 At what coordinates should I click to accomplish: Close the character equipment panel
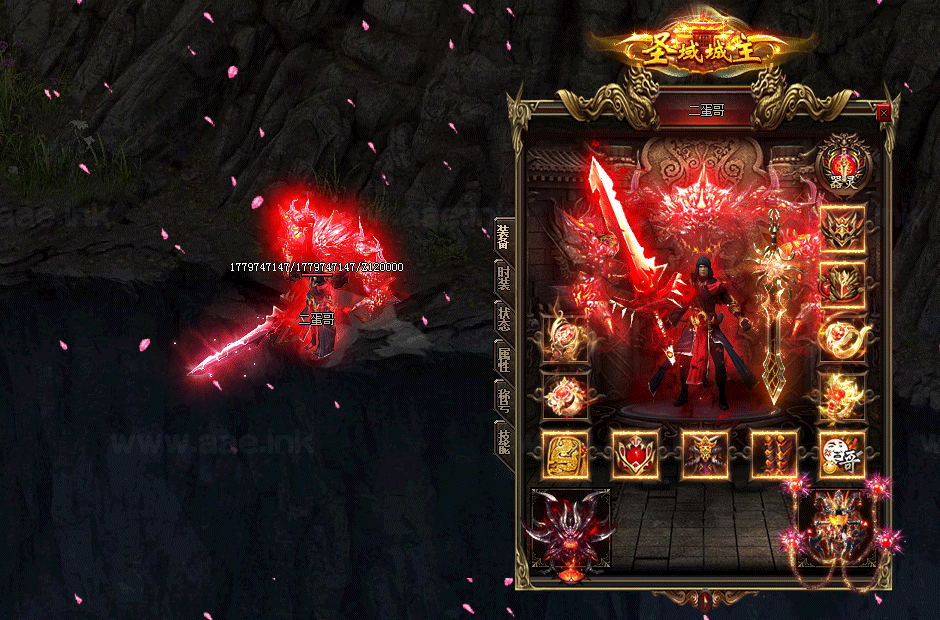tap(883, 113)
